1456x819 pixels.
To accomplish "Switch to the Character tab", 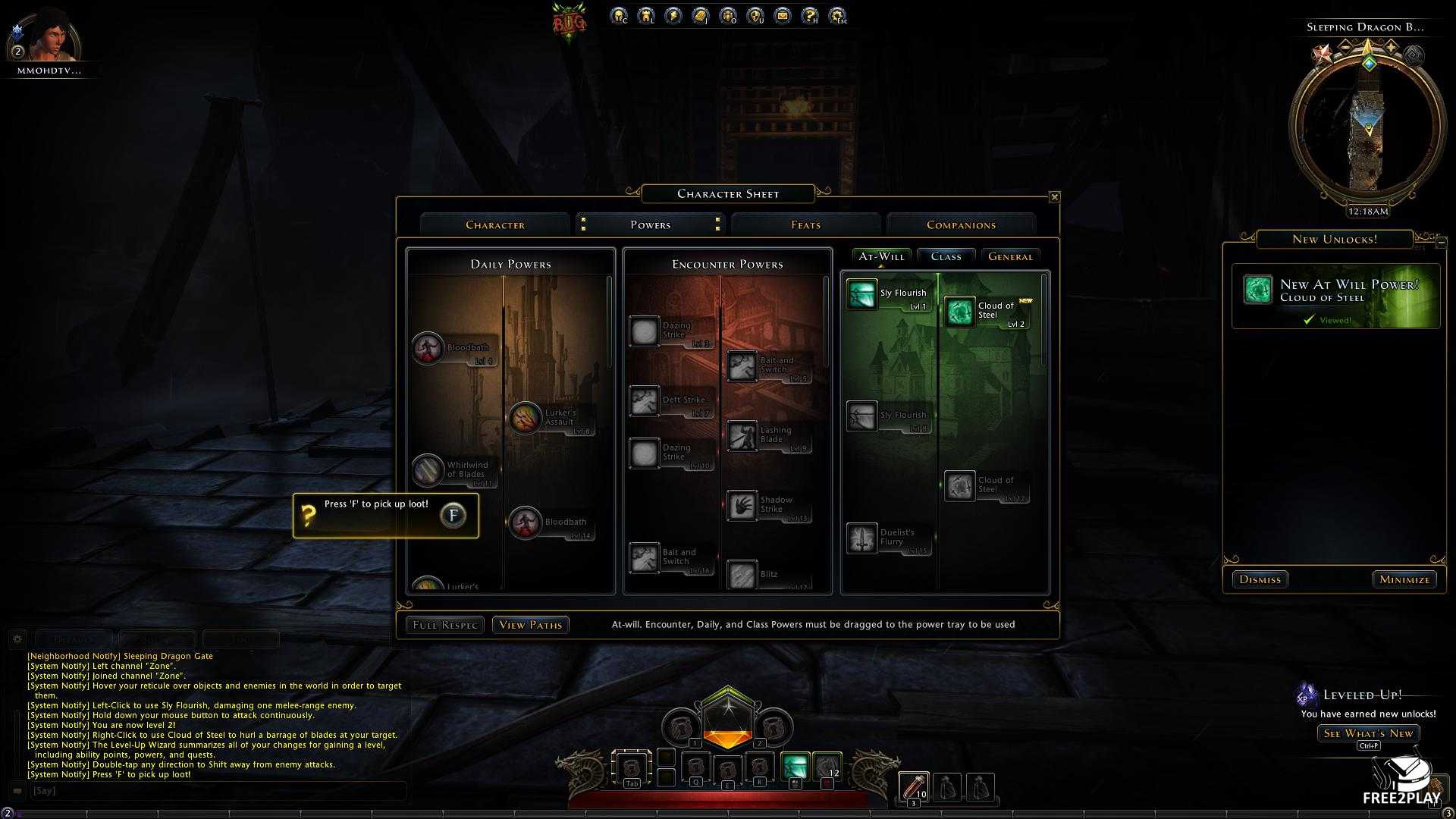I will tap(495, 224).
